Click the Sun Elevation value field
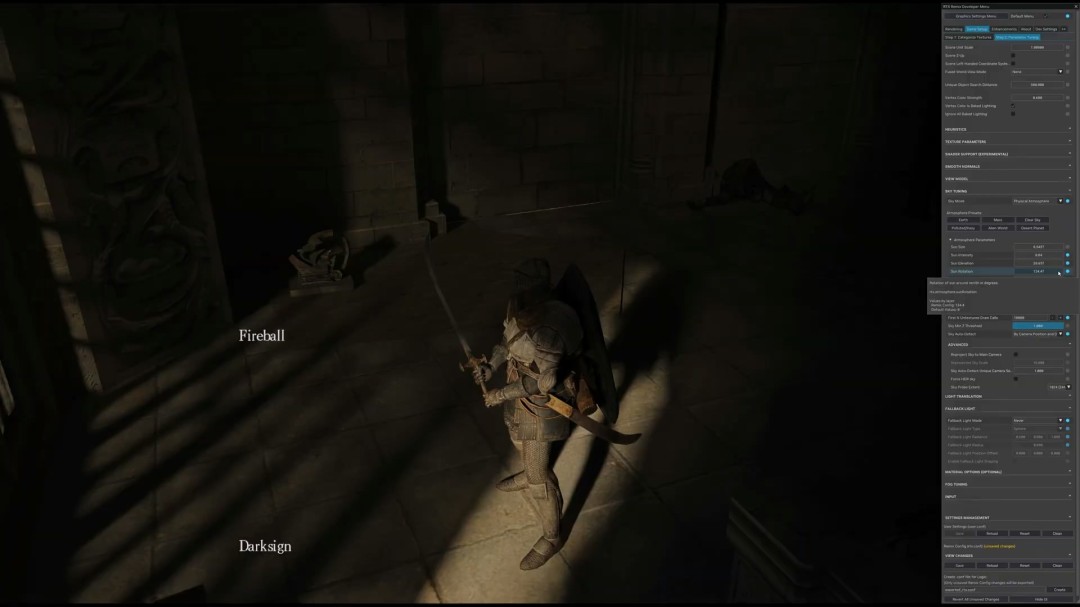The height and width of the screenshot is (607, 1080). 1037,263
